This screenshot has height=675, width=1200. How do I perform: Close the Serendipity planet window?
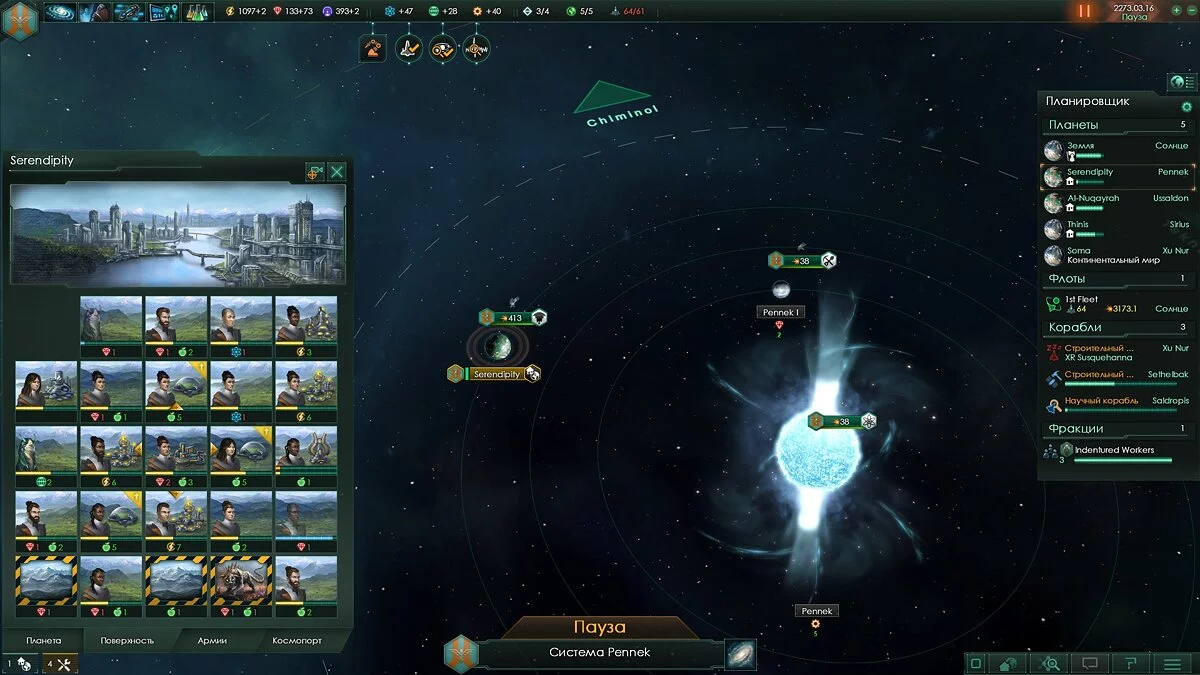[337, 172]
